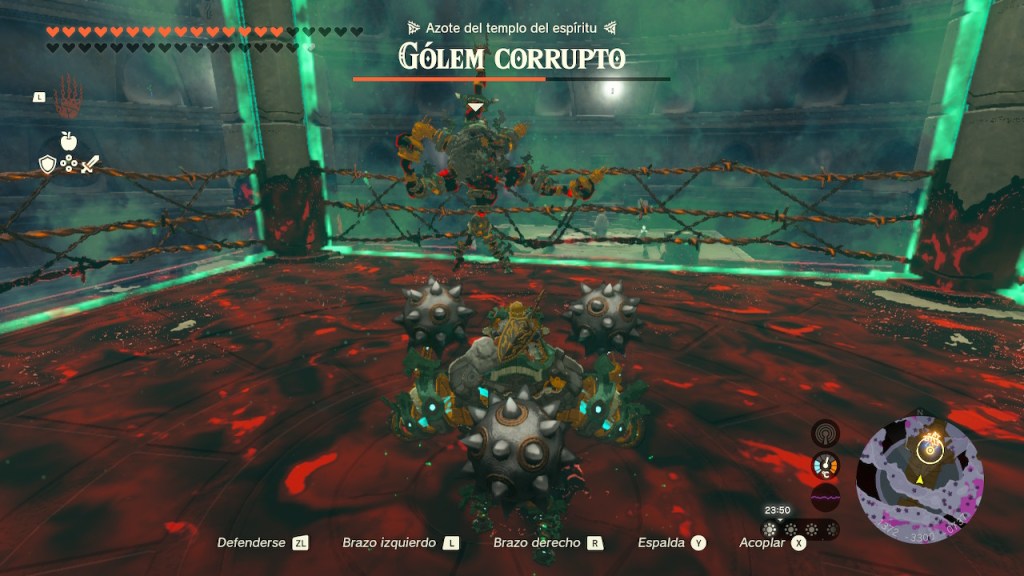Check the temperature gauge icon

[825, 464]
